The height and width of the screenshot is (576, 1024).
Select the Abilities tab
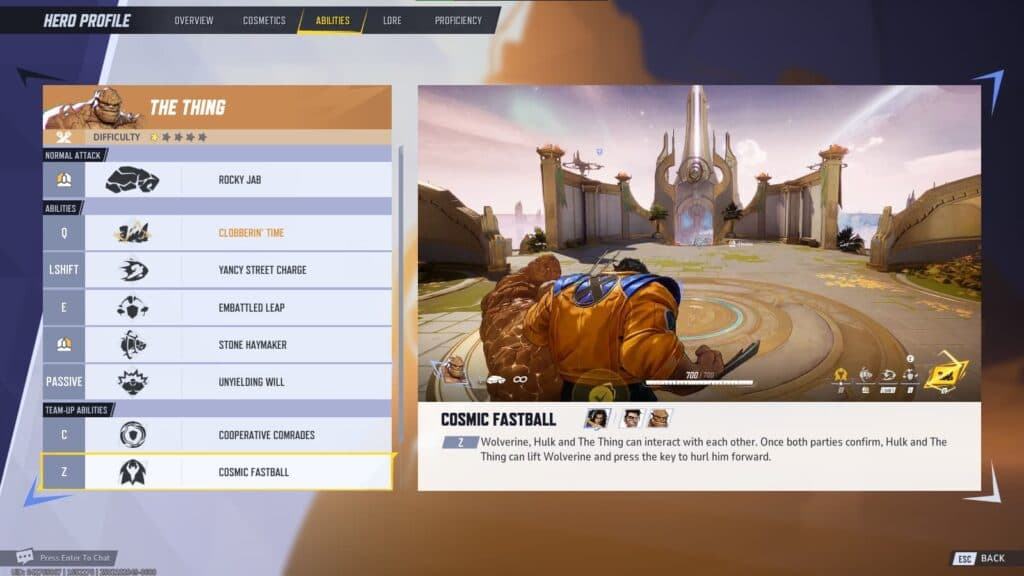click(332, 20)
